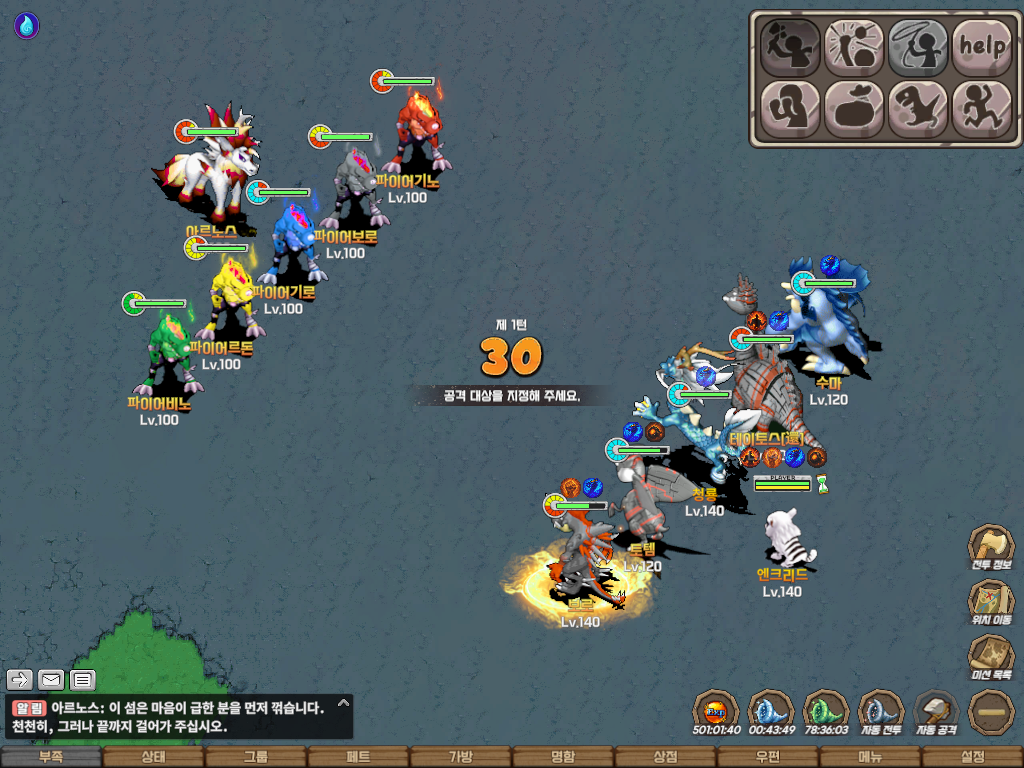The height and width of the screenshot is (768, 1024).
Task: Select the dinosaur pet command
Action: click(x=918, y=108)
